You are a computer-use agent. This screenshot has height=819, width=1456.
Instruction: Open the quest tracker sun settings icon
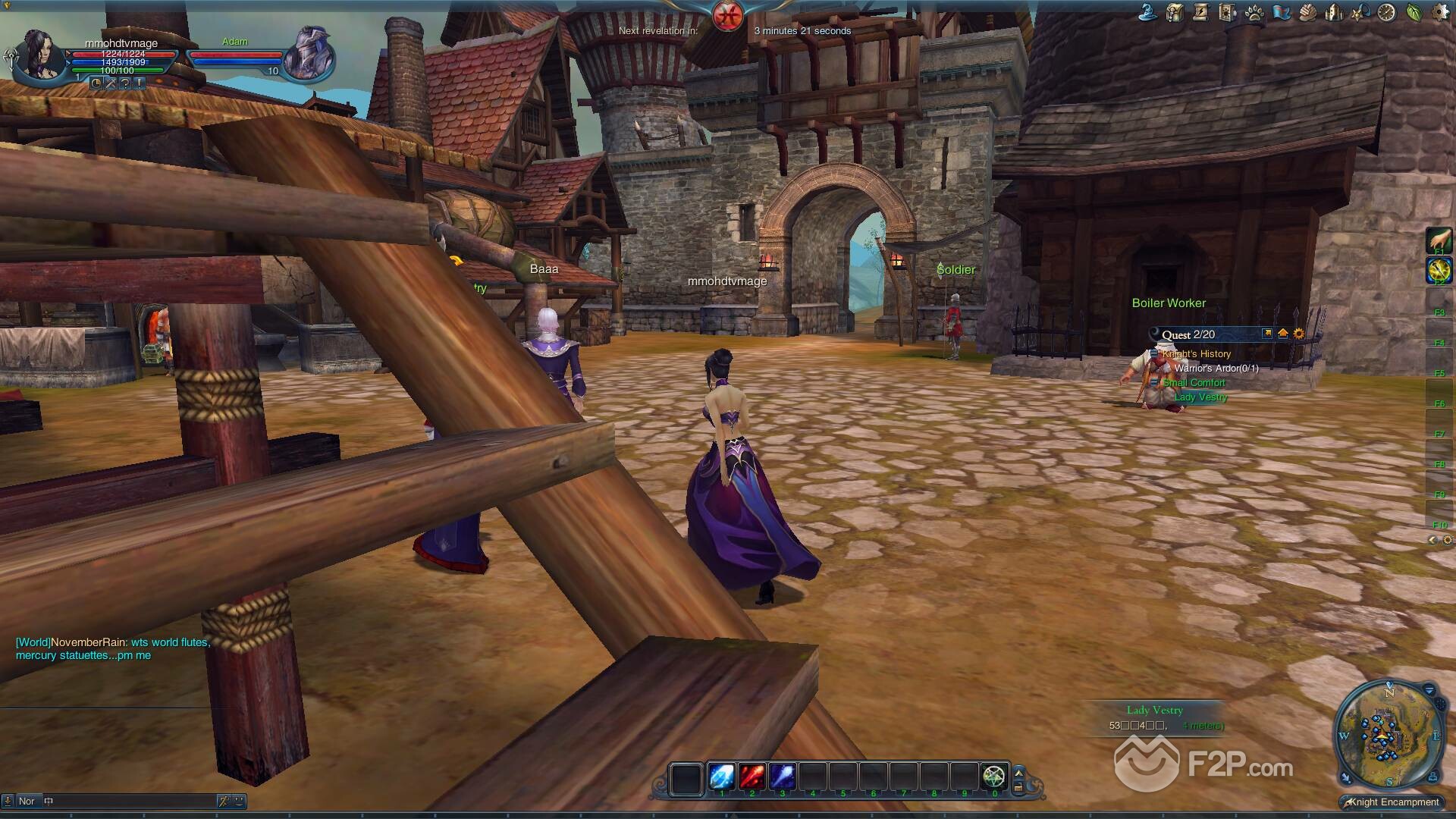[1299, 334]
